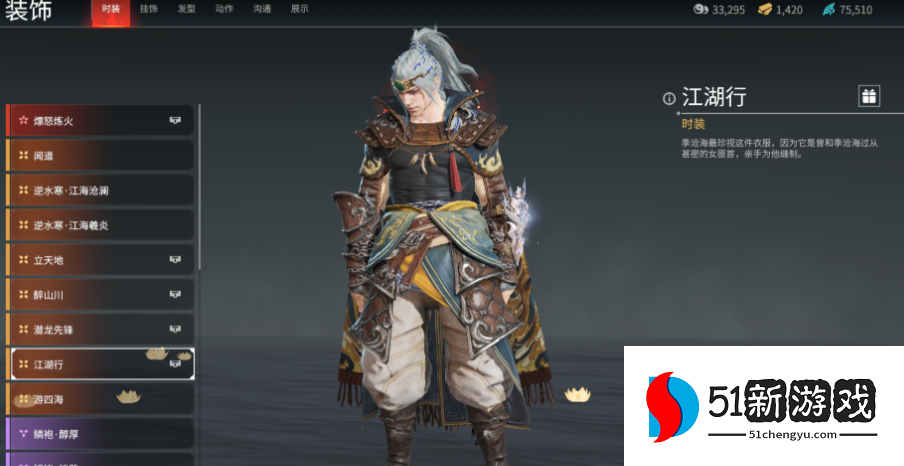904x466 pixels.
Task: Choose the 游四海 outfit
Action: [x=100, y=399]
